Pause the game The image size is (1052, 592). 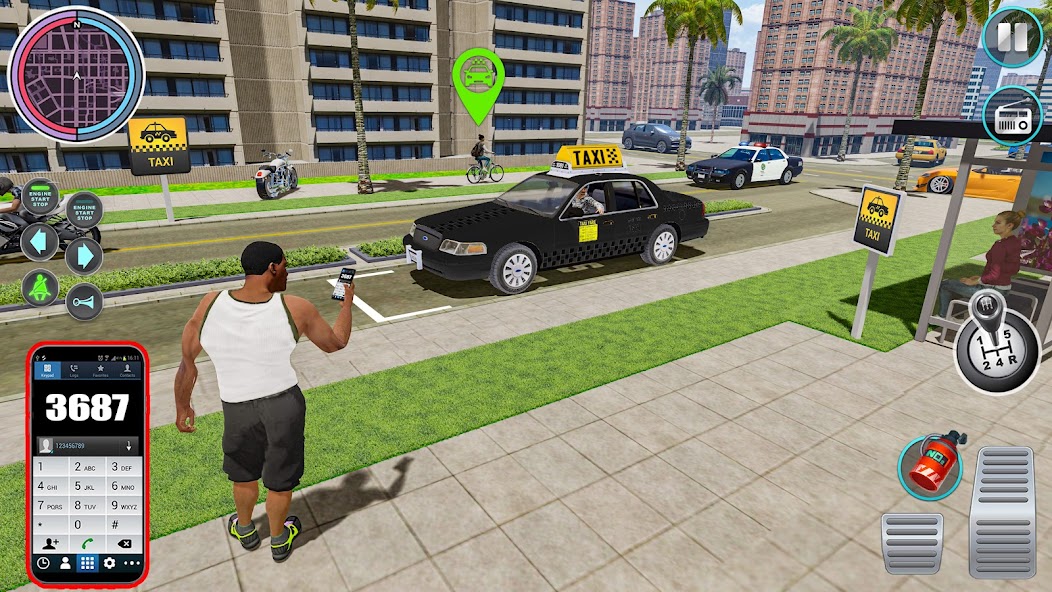1012,37
